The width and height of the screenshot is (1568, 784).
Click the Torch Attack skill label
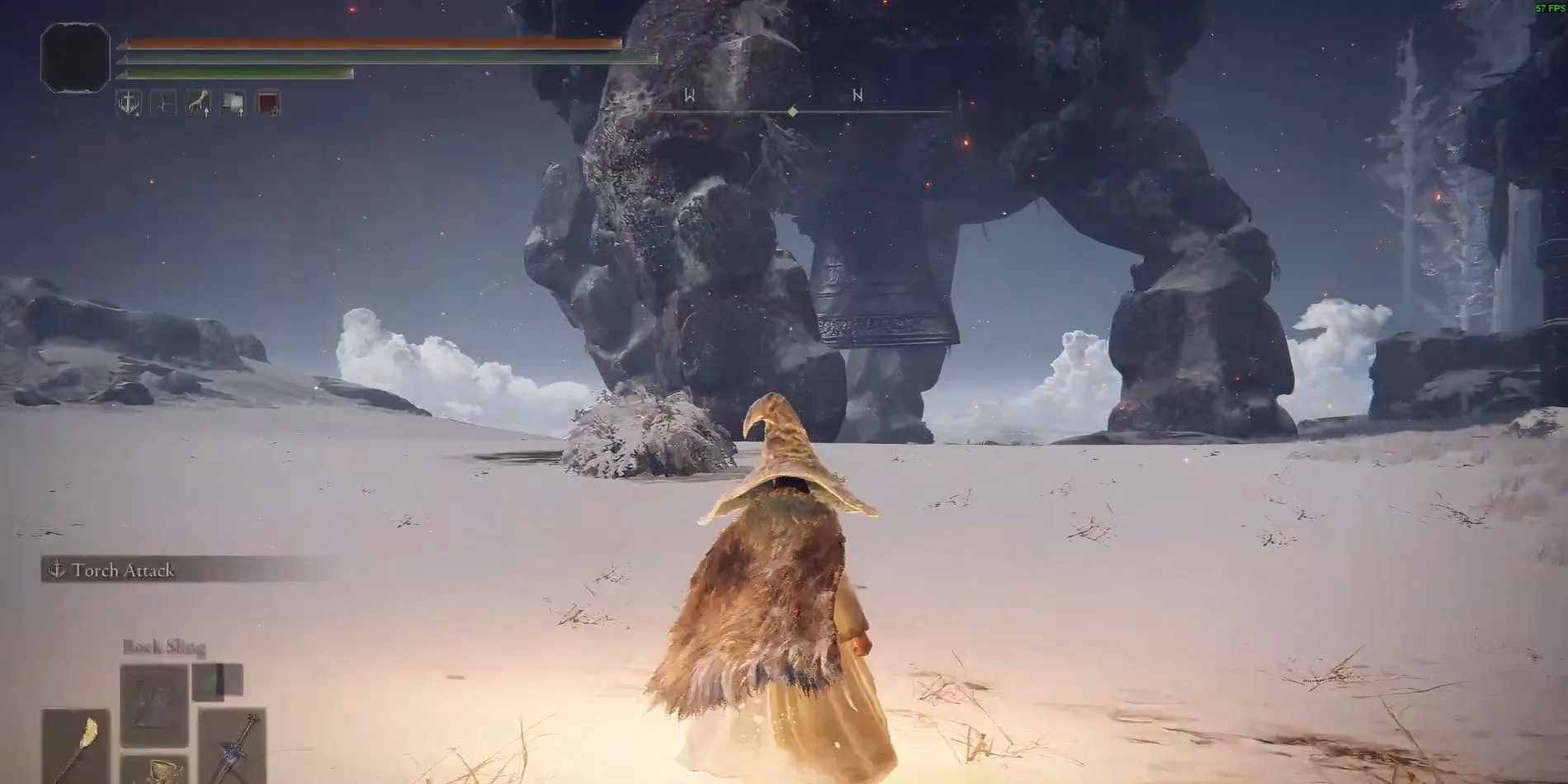(x=122, y=570)
